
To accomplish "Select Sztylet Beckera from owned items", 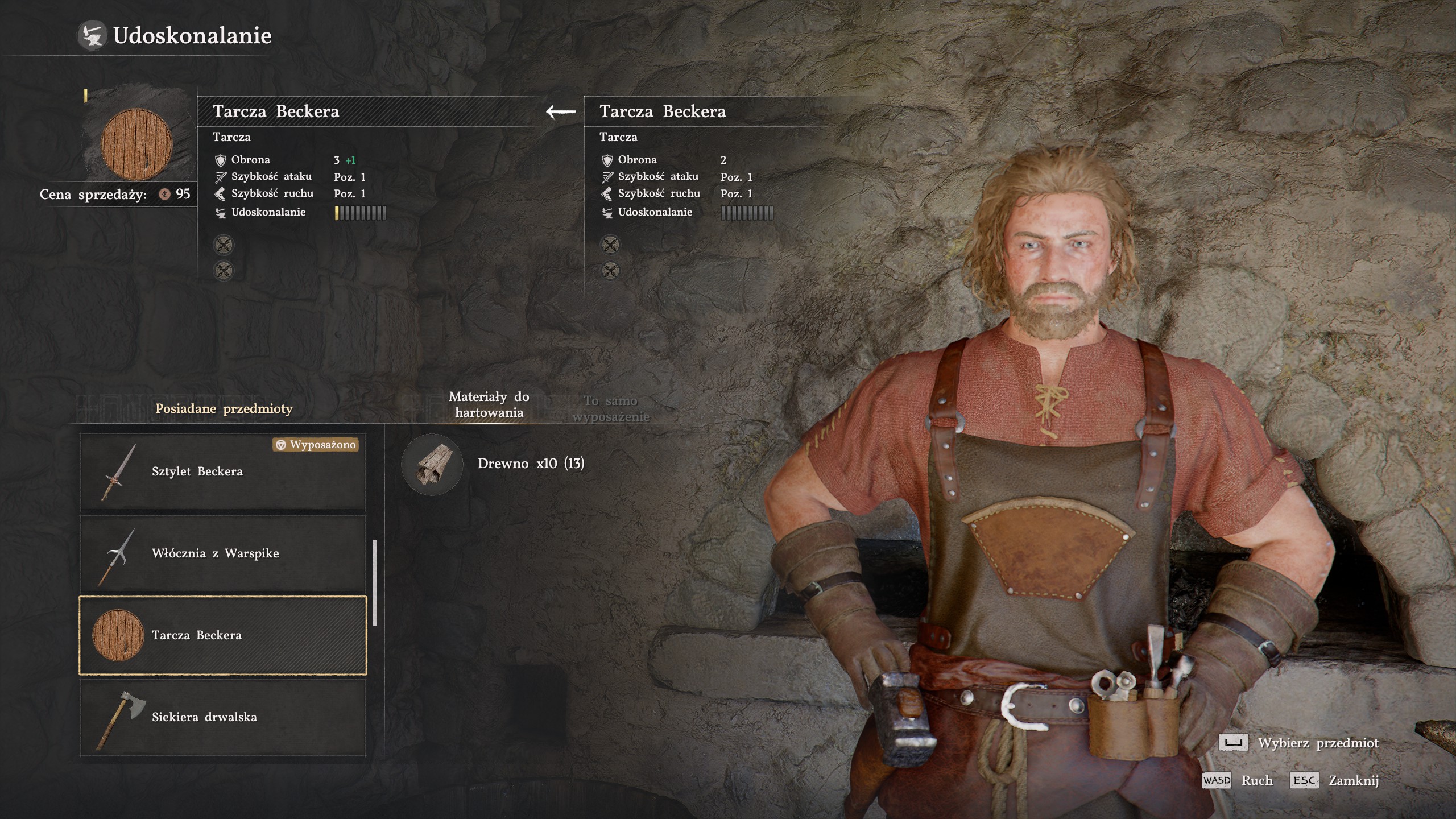I will click(223, 472).
